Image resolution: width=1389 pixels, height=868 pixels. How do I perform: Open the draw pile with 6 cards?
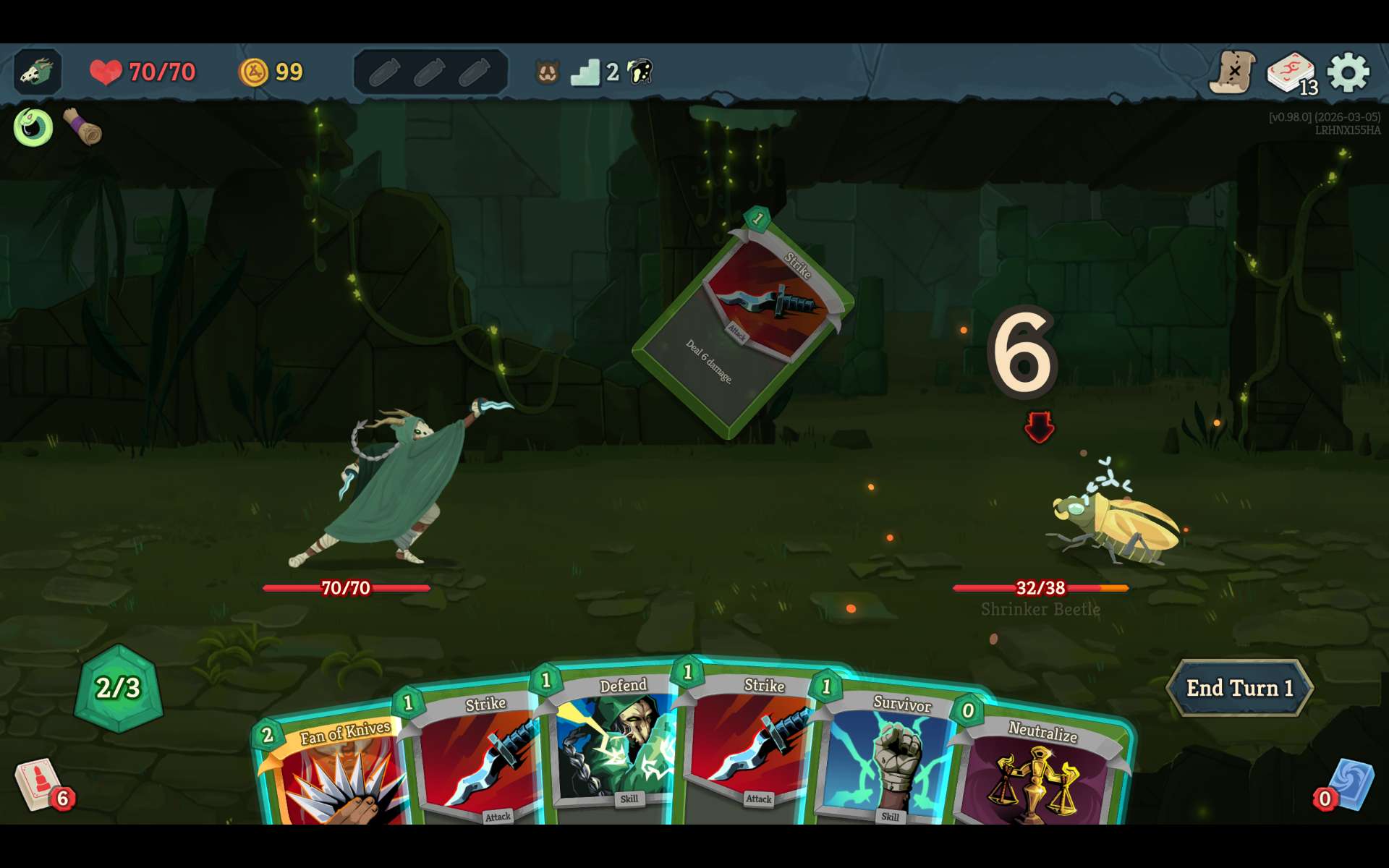[41, 785]
